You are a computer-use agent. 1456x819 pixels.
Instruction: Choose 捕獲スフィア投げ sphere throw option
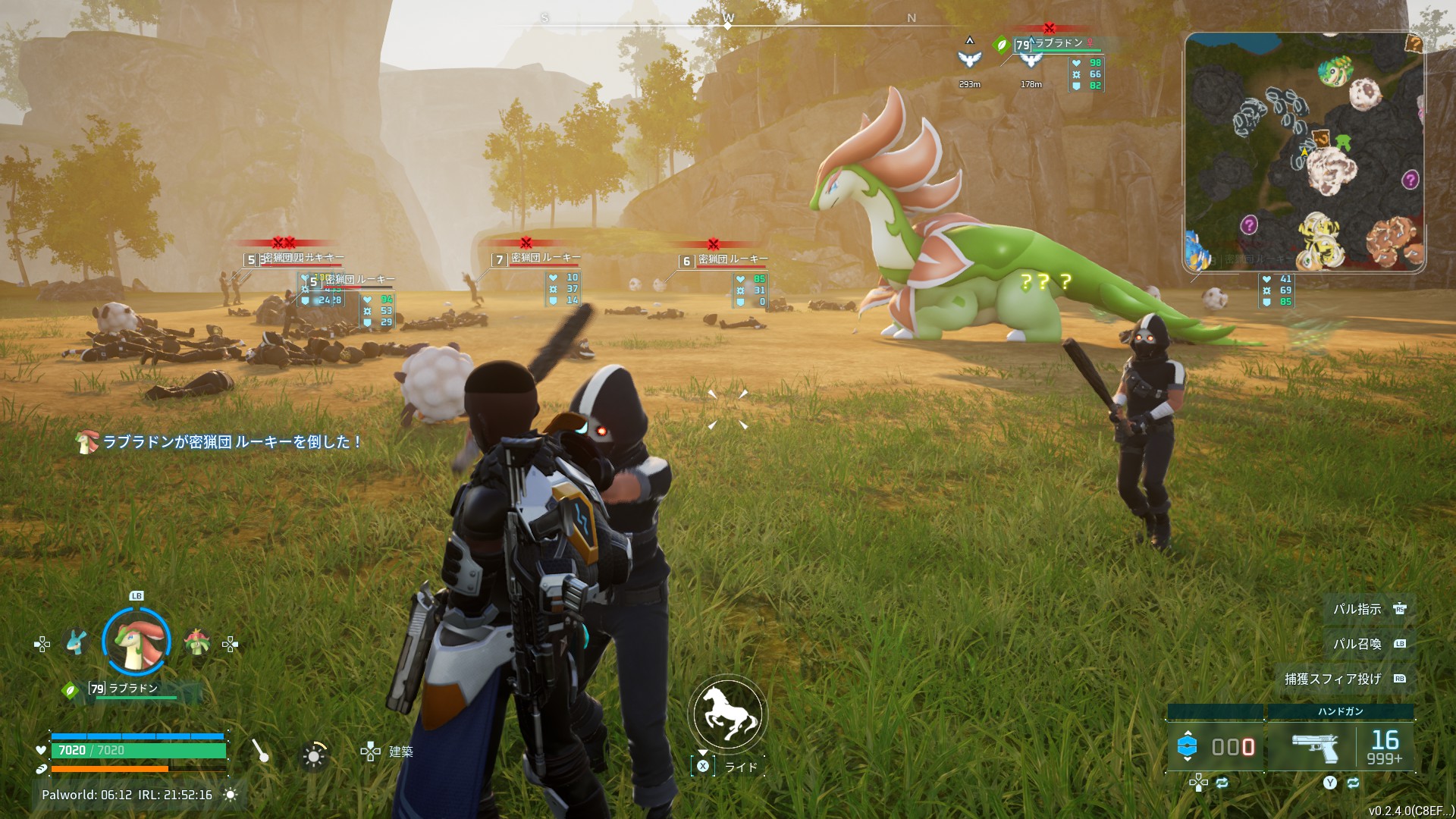coord(1332,679)
